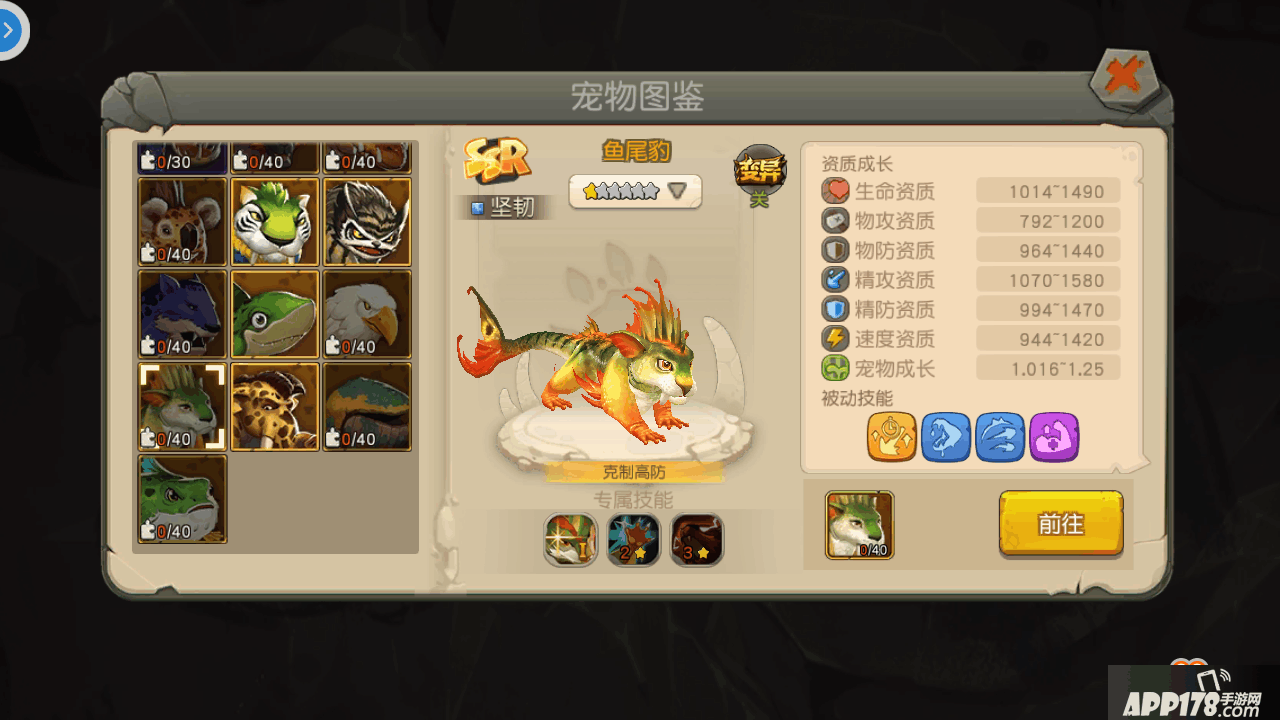Click the yellow 前往 button

1060,523
